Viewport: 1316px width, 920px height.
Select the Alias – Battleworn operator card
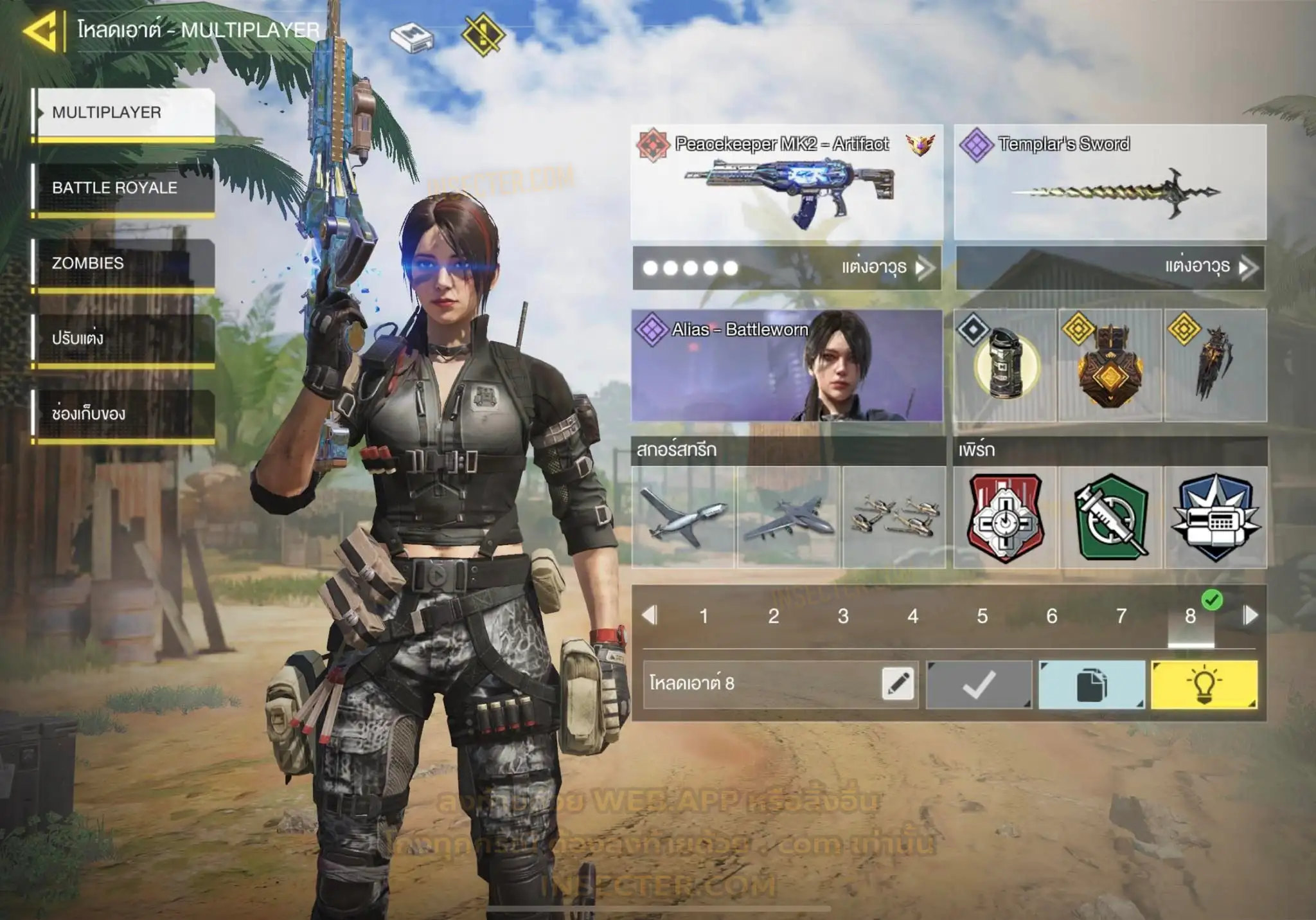point(787,365)
